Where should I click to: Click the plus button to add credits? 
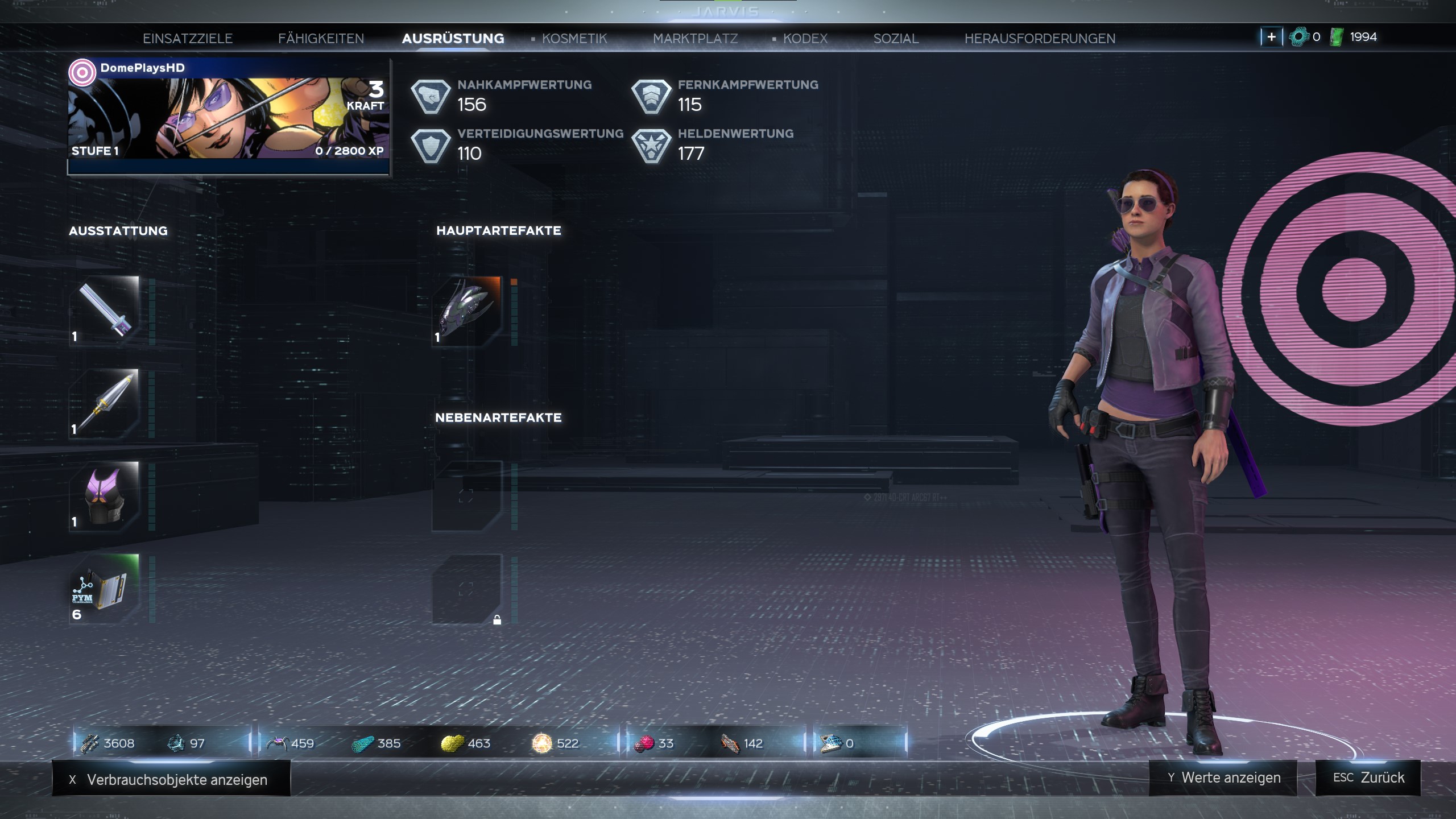1271,37
